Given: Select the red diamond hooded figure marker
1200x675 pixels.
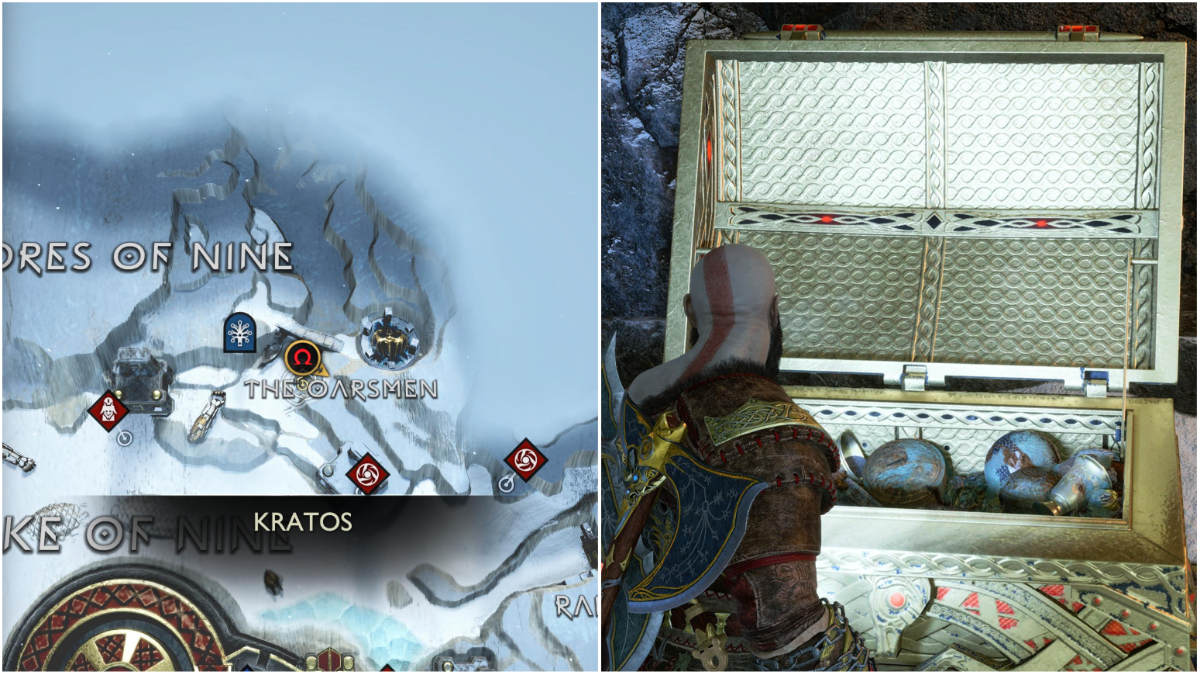Looking at the screenshot, I should coord(107,409).
